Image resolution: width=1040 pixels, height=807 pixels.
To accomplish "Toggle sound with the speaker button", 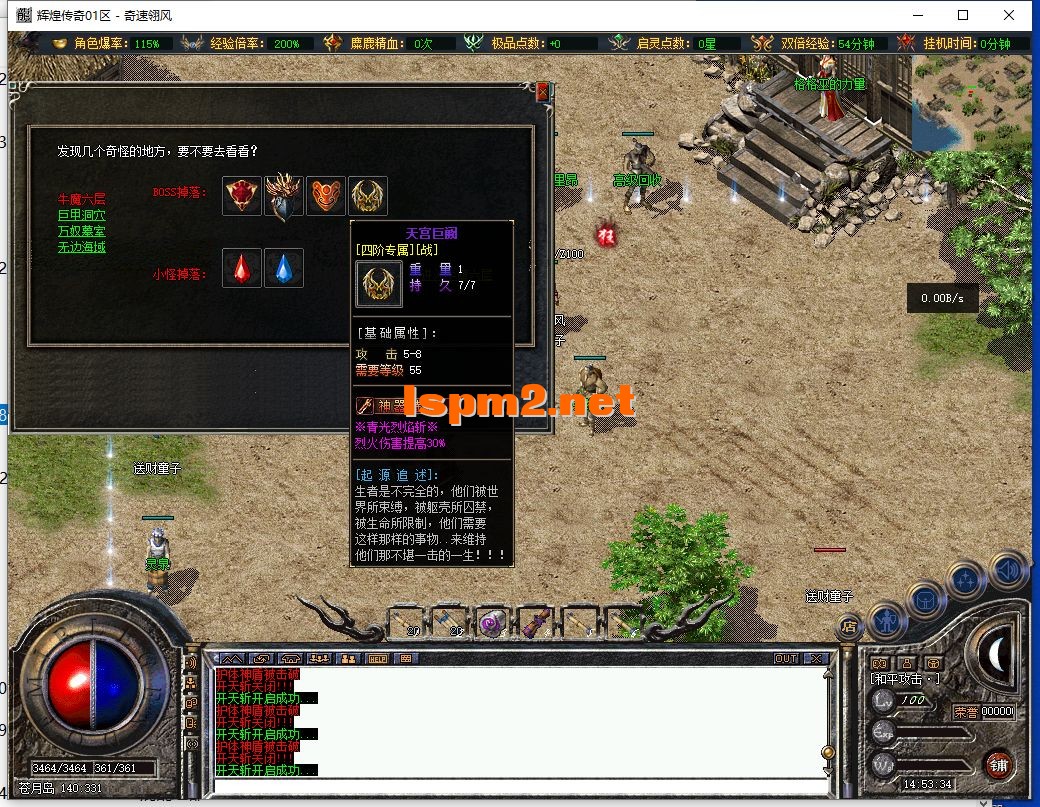I will pos(1008,570).
